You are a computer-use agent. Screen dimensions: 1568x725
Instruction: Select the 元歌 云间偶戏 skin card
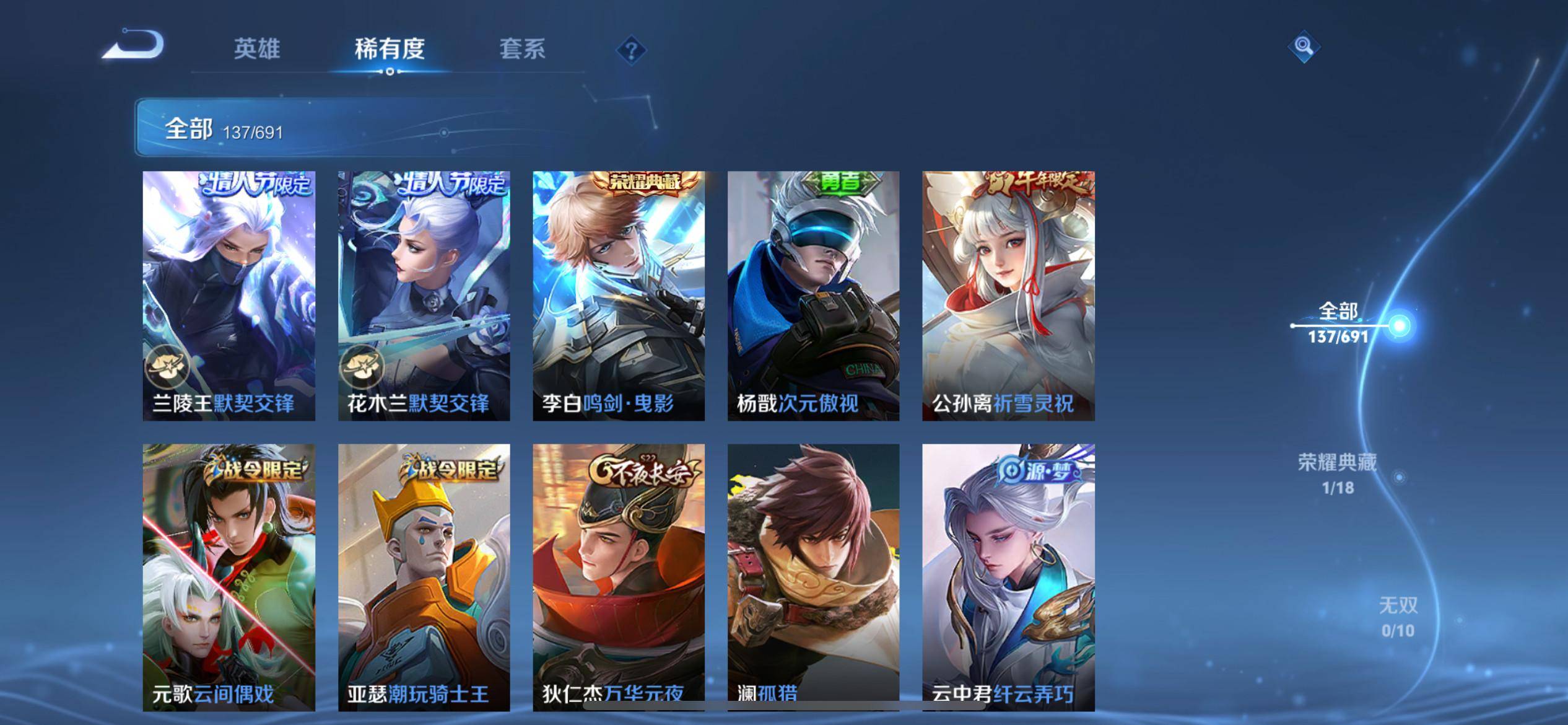pos(229,576)
